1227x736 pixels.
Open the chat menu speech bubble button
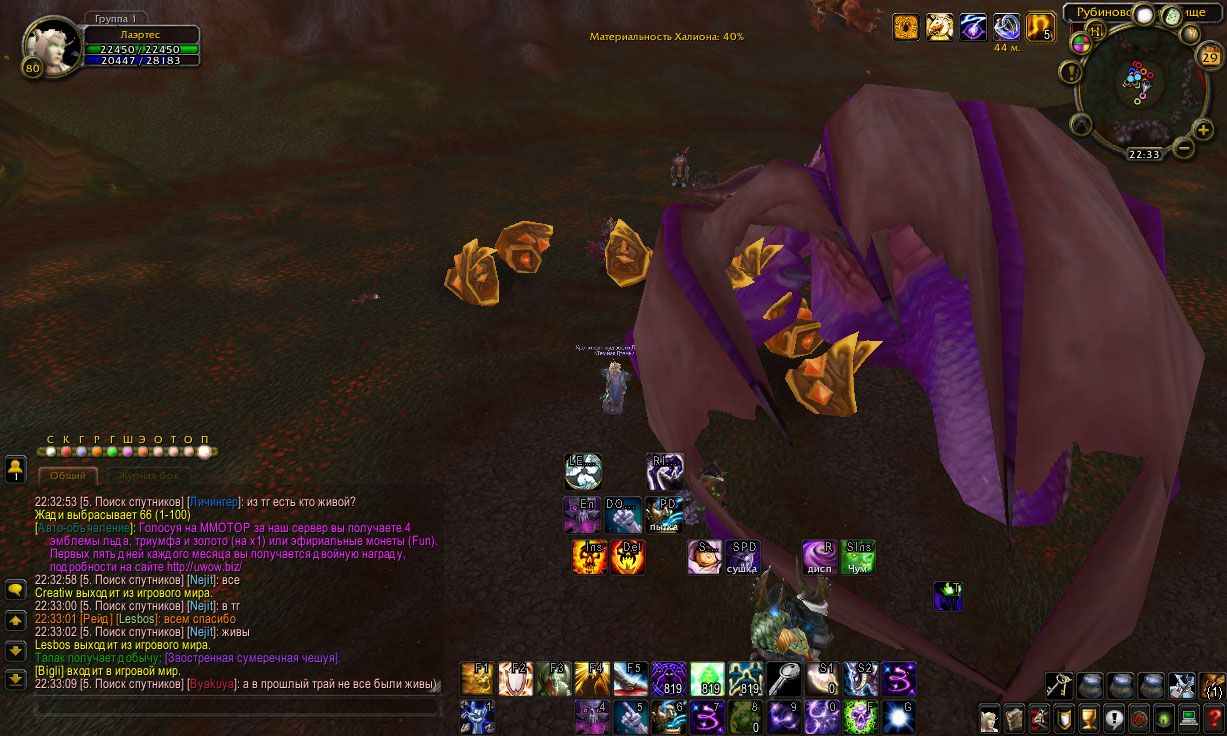(x=15, y=590)
